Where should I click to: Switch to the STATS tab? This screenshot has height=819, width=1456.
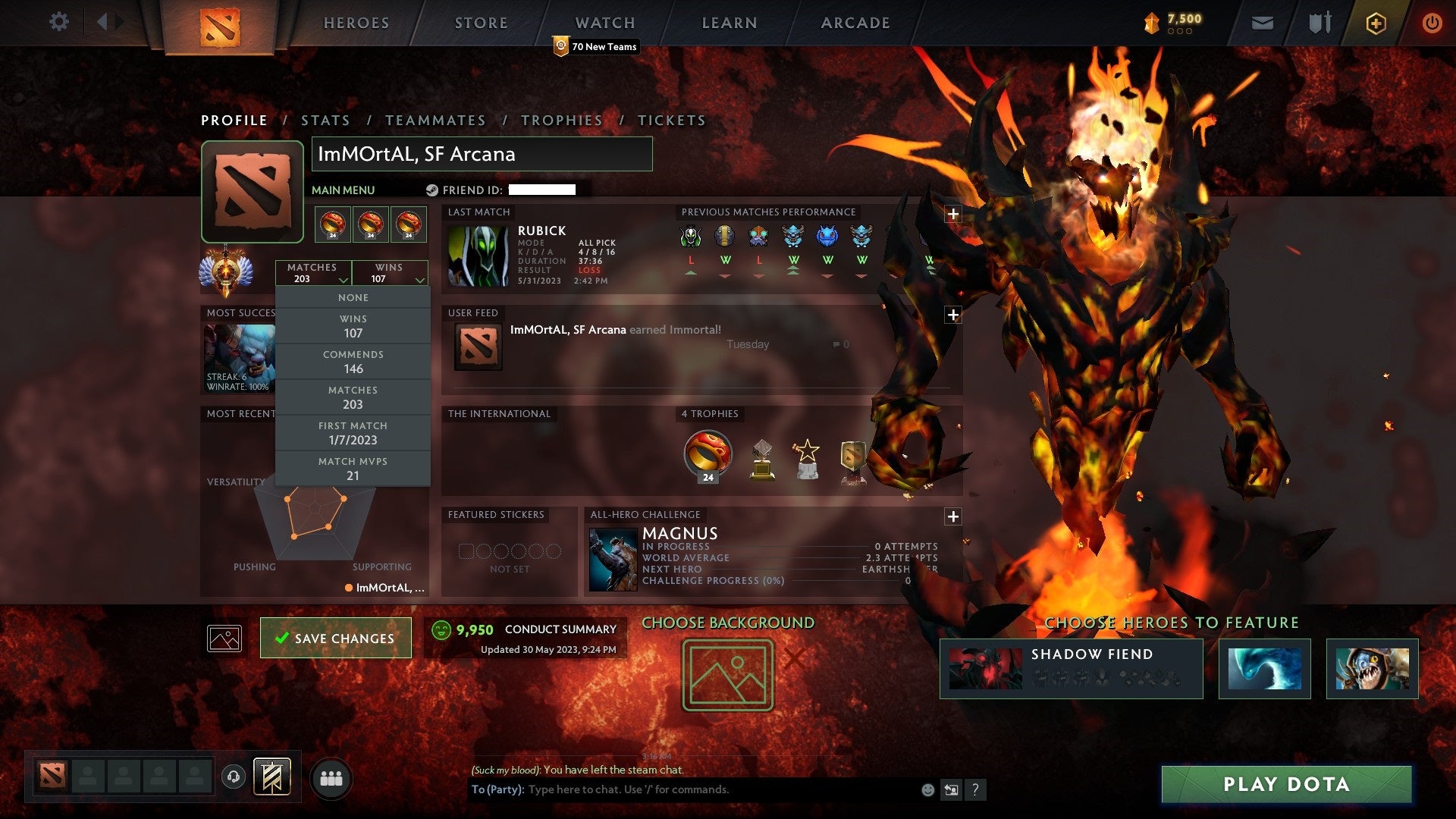[x=325, y=120]
